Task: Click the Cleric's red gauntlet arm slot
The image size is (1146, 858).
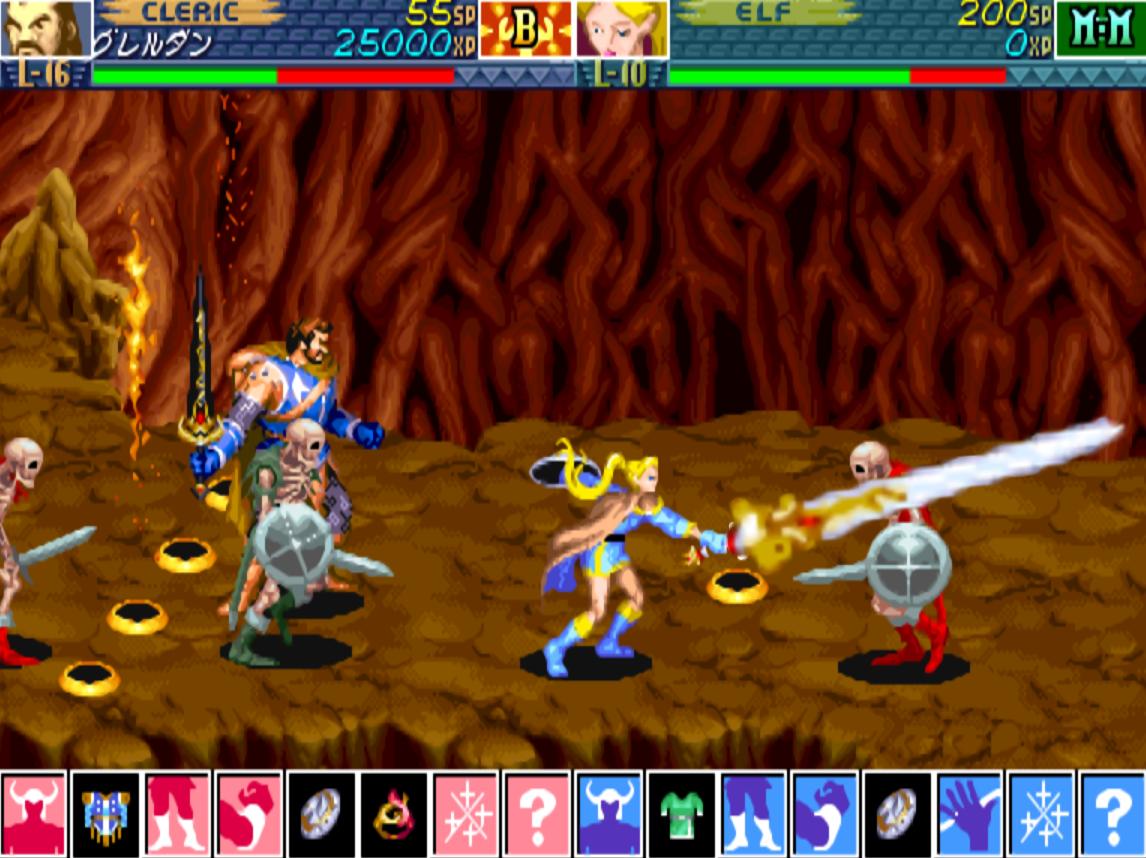Action: point(249,814)
